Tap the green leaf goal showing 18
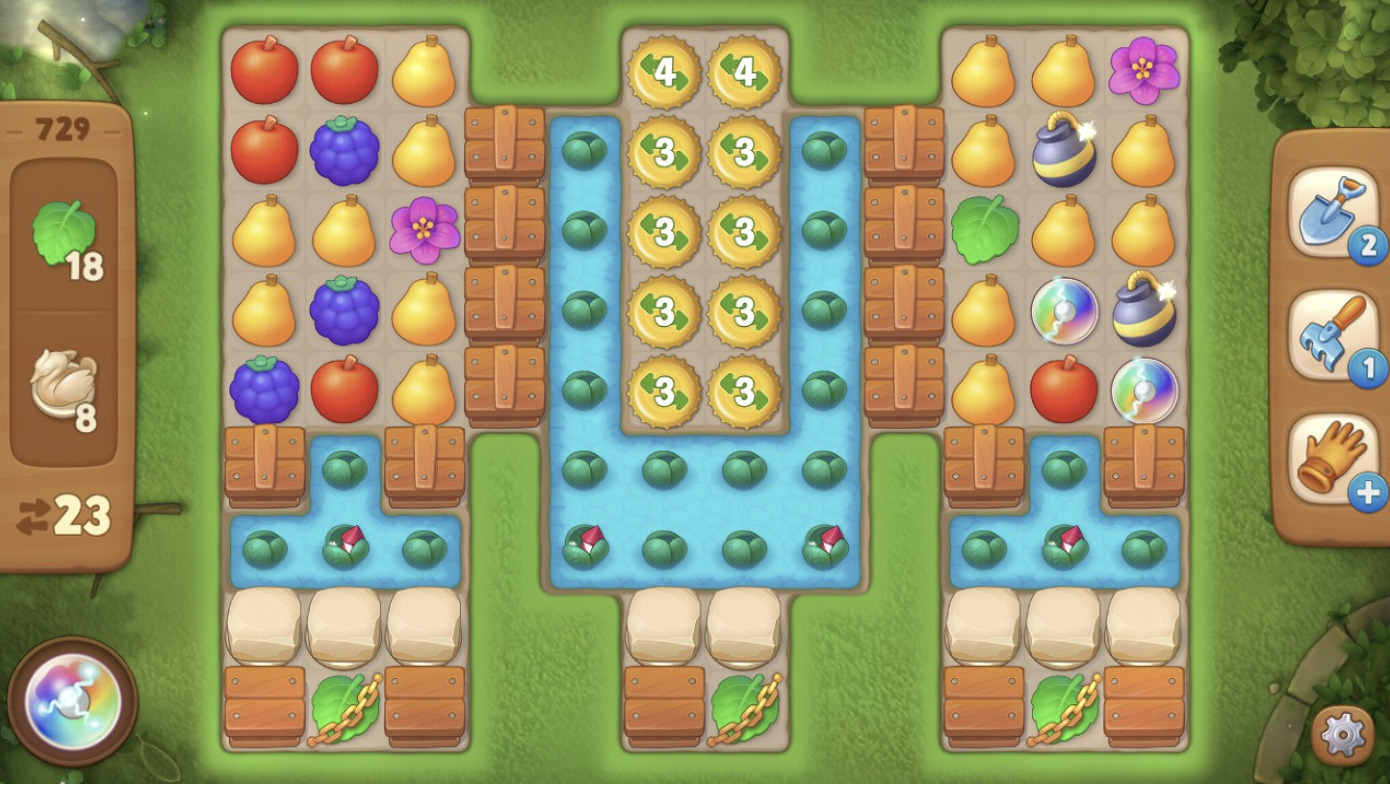1390x792 pixels. (x=65, y=236)
